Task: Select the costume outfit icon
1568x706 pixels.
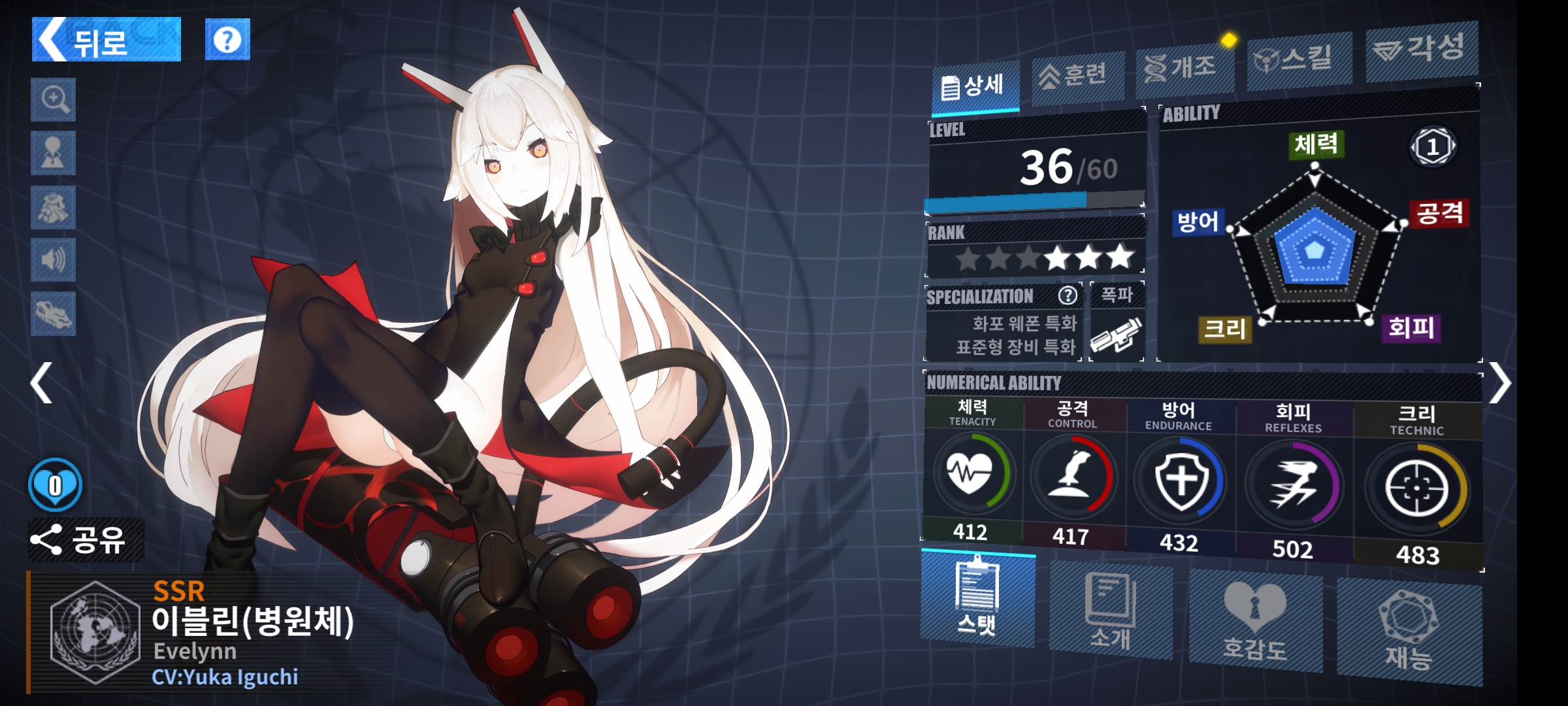Action: pos(54,208)
